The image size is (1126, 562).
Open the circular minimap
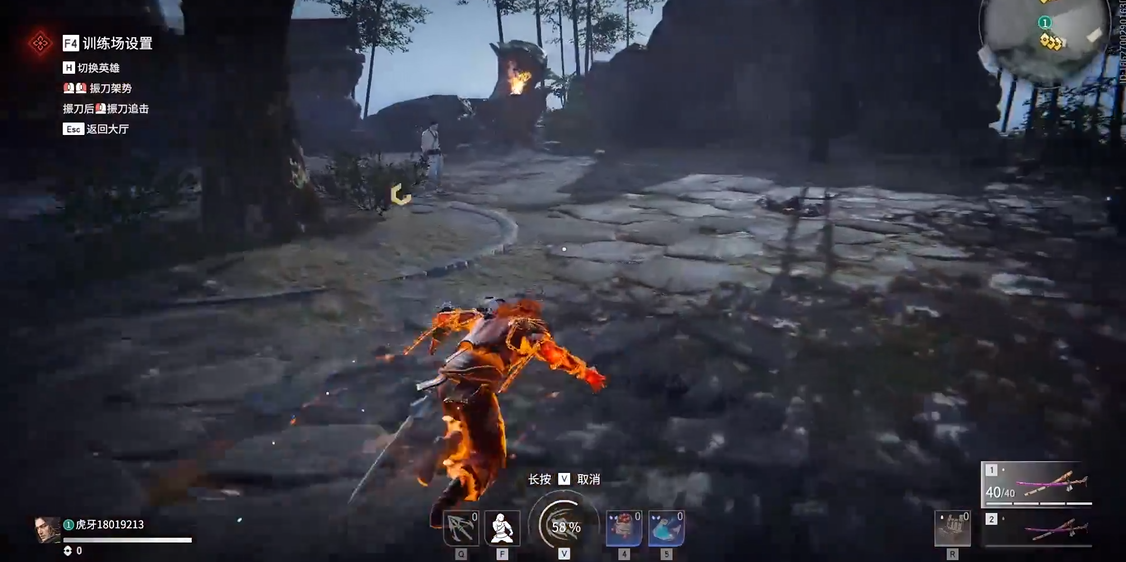click(x=1043, y=36)
